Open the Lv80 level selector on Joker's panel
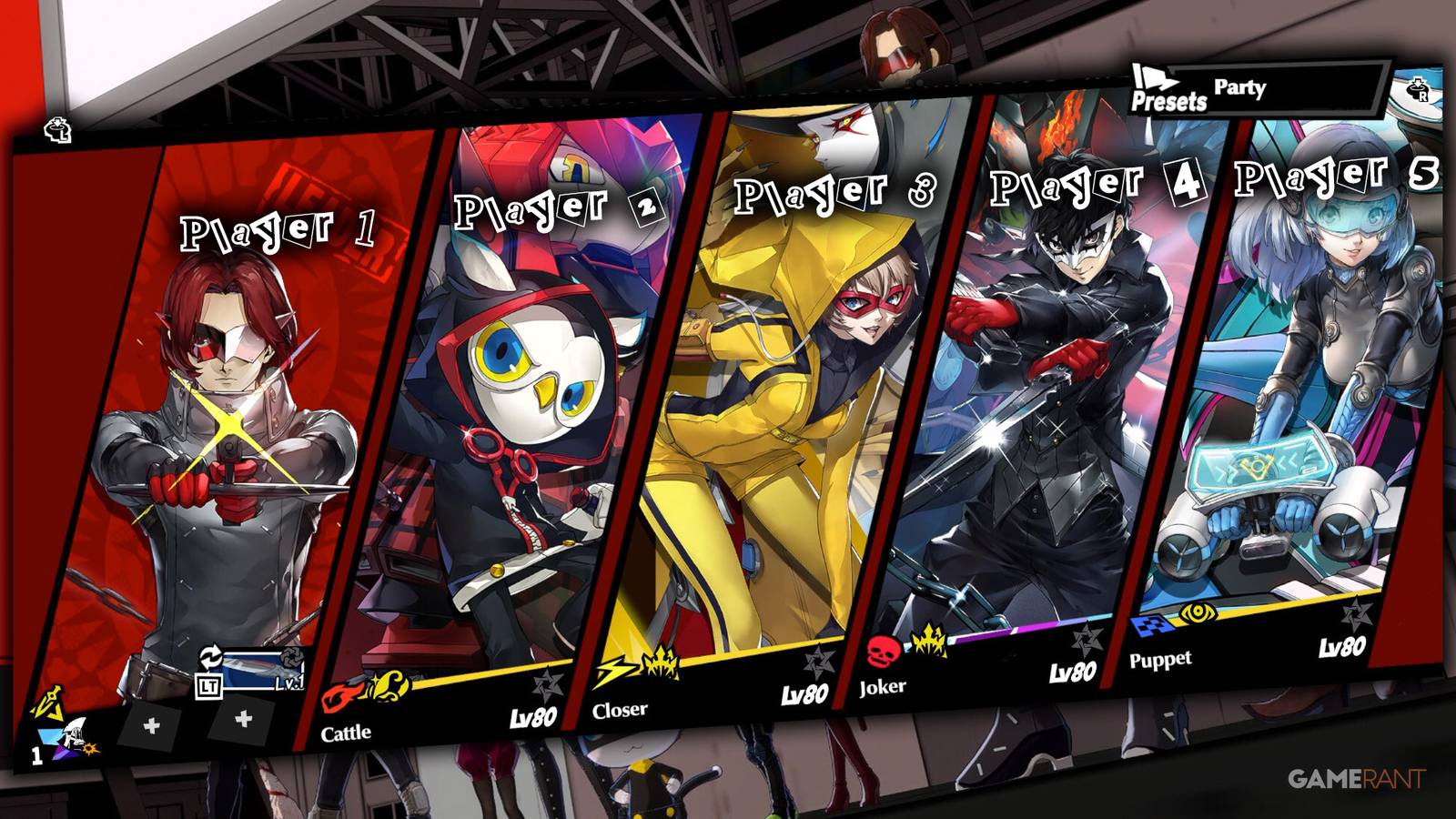1456x819 pixels. (x=1074, y=671)
